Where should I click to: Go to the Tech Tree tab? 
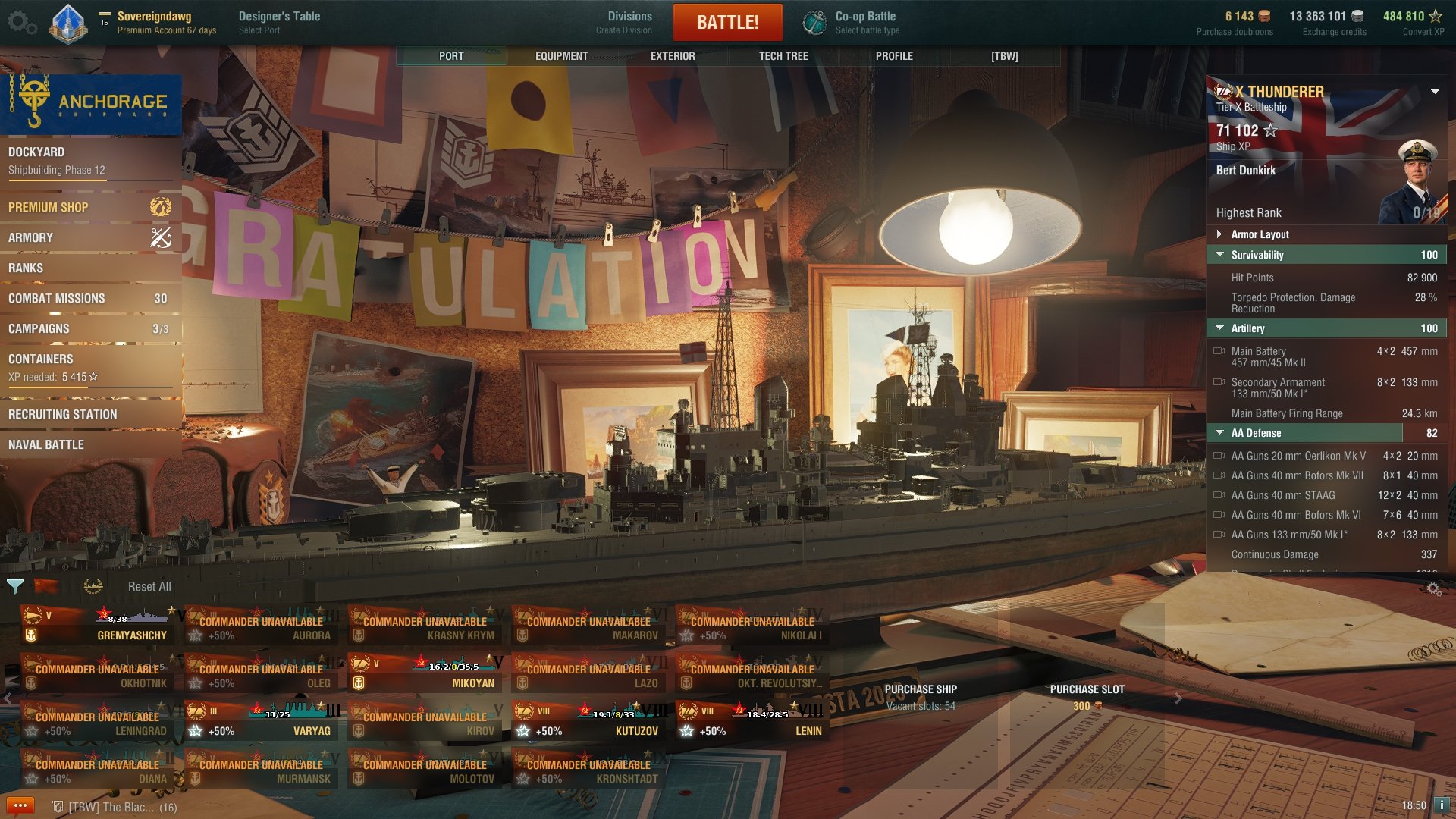coord(783,56)
